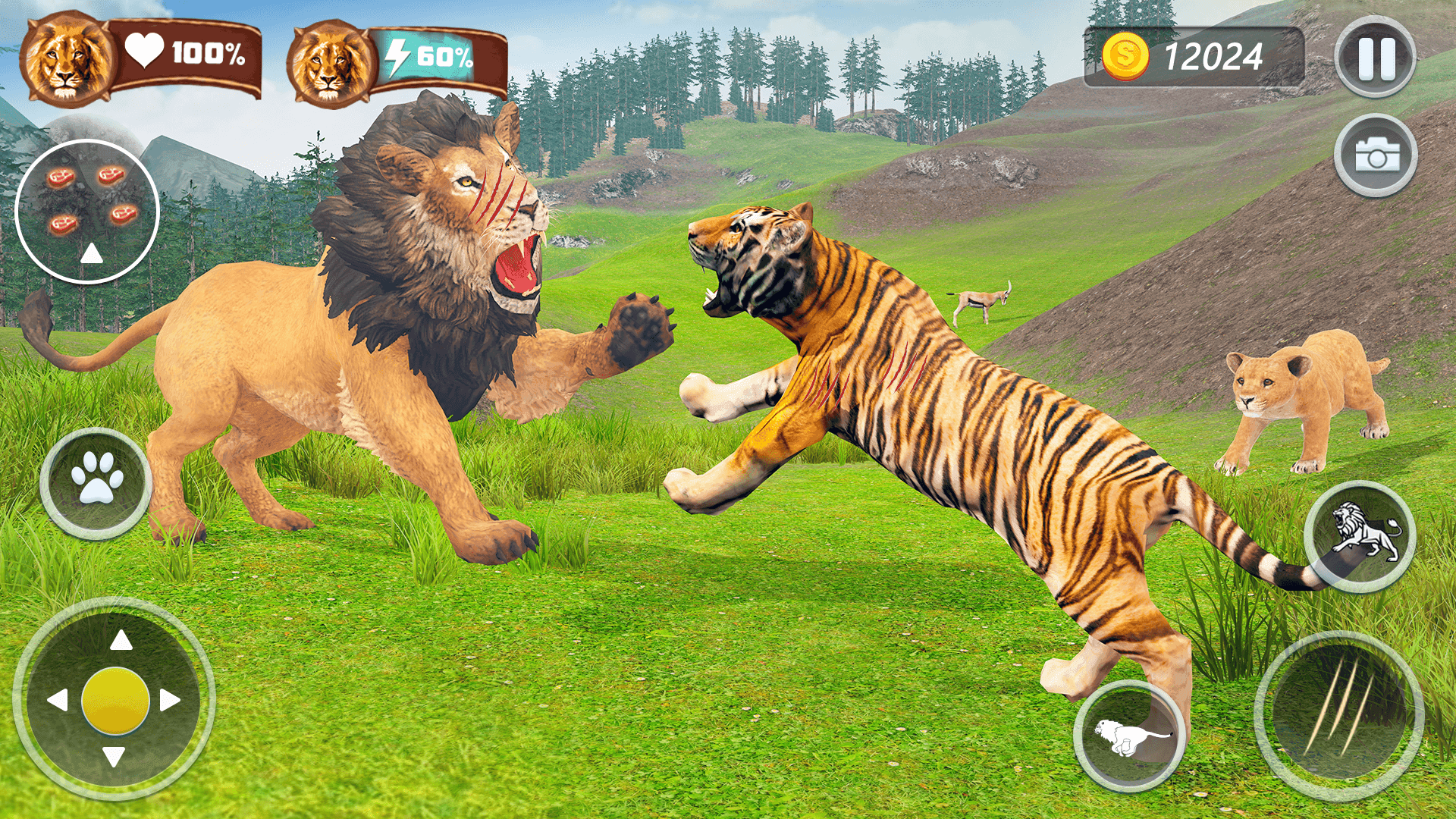Image resolution: width=1456 pixels, height=819 pixels.
Task: Tap the lion portrait on the health banner
Action: pyautogui.click(x=67, y=61)
